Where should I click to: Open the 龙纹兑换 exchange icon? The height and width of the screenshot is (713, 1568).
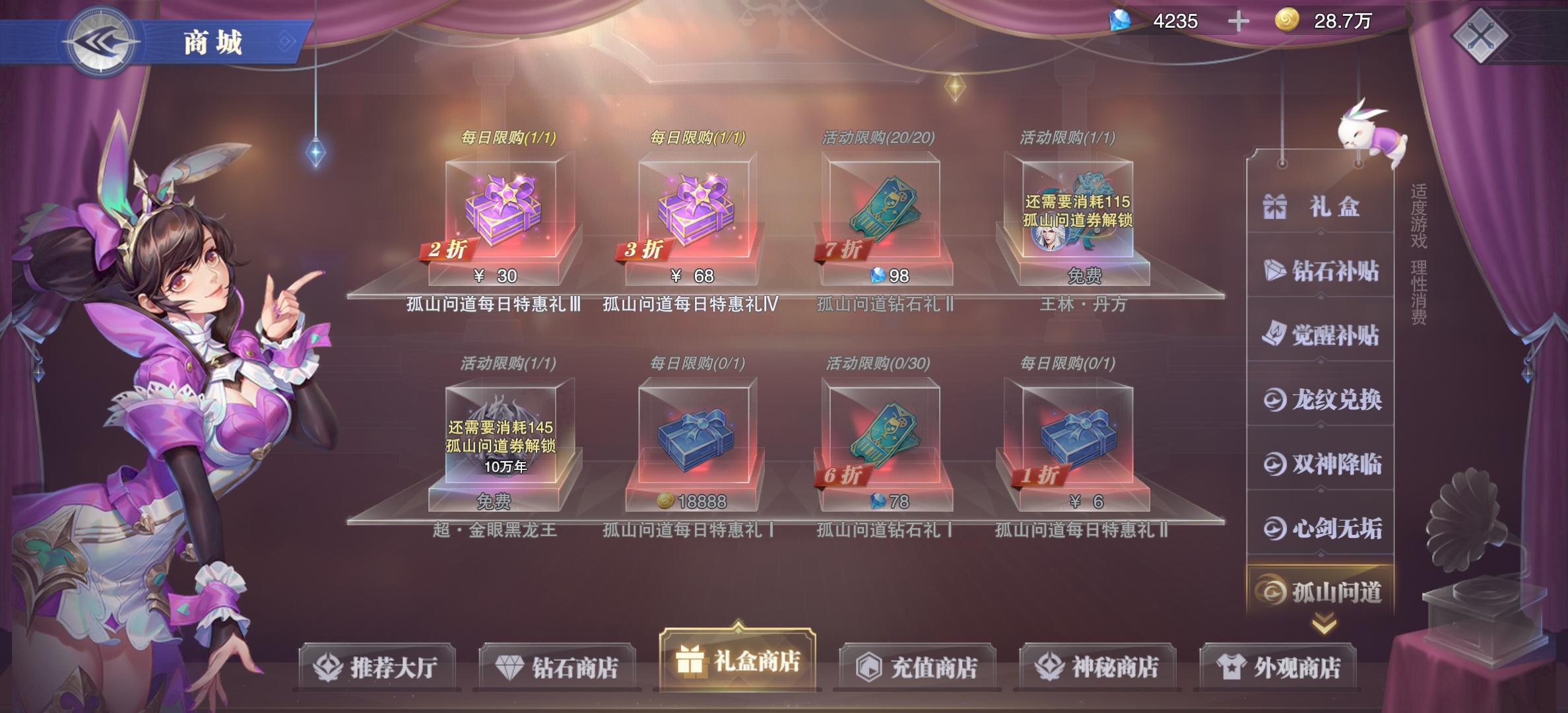pyautogui.click(x=1277, y=401)
